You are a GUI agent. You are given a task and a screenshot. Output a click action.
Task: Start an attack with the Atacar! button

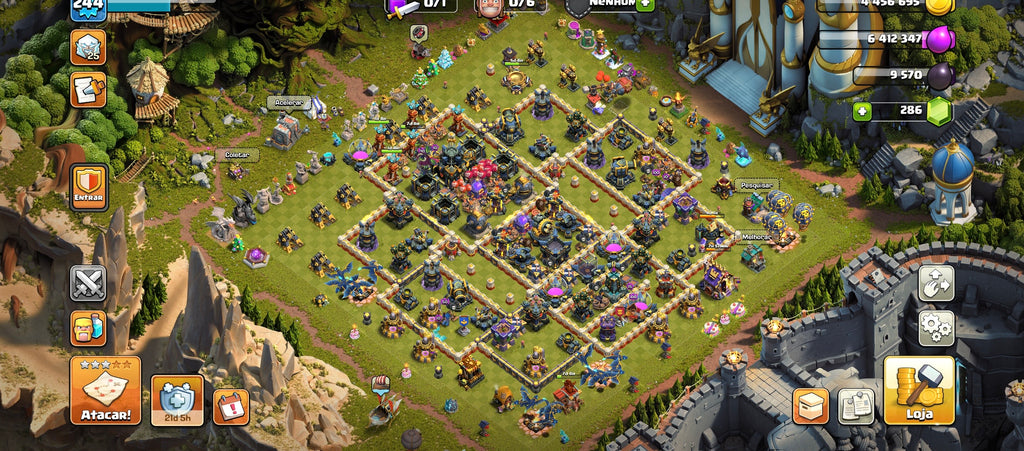105,390
